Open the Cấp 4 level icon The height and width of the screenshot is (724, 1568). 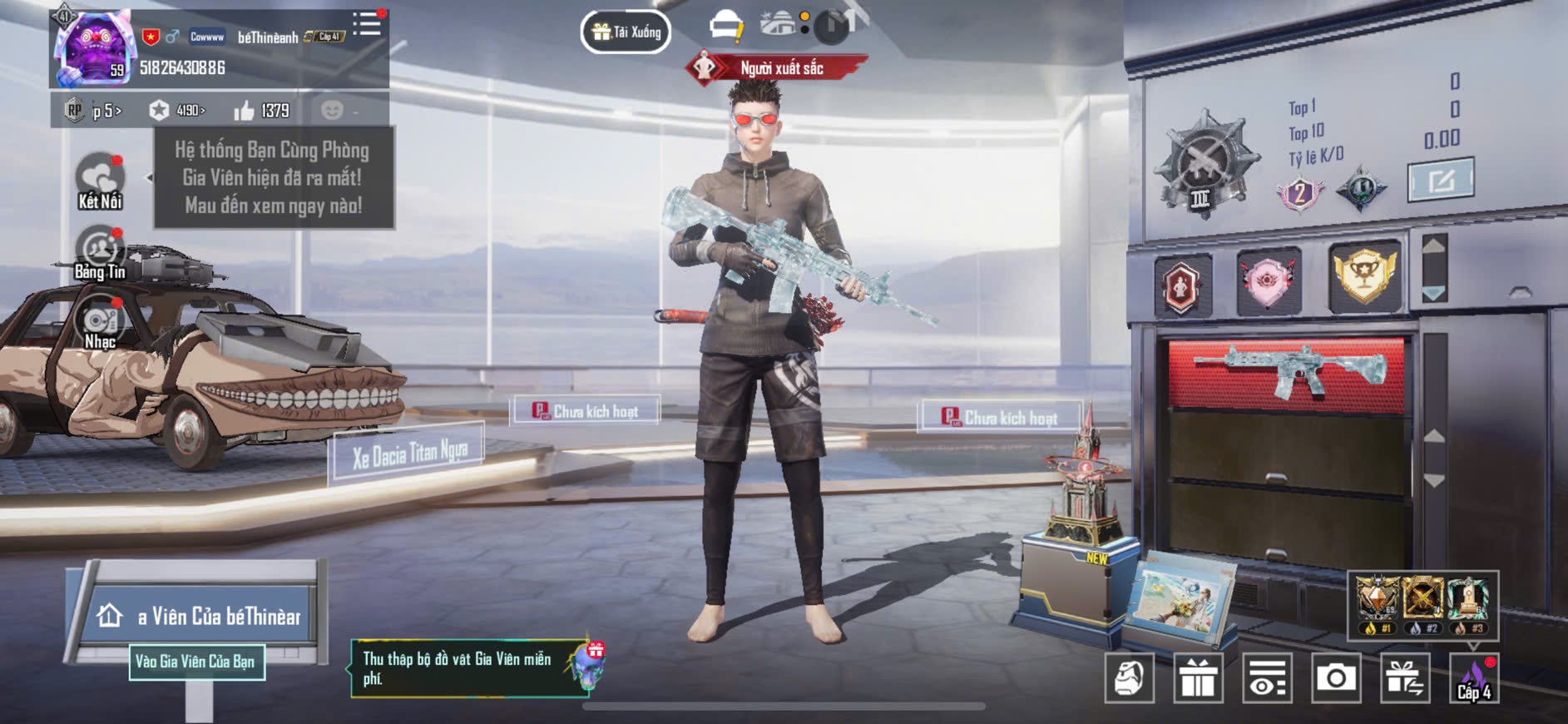[1474, 678]
